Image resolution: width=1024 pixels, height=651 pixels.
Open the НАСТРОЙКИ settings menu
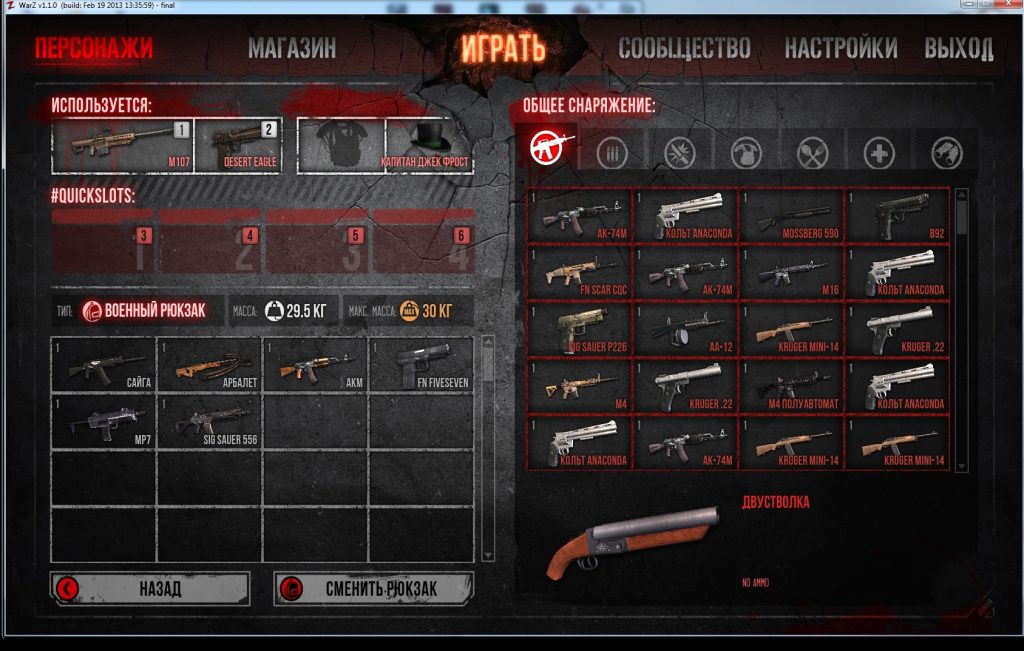tap(840, 47)
